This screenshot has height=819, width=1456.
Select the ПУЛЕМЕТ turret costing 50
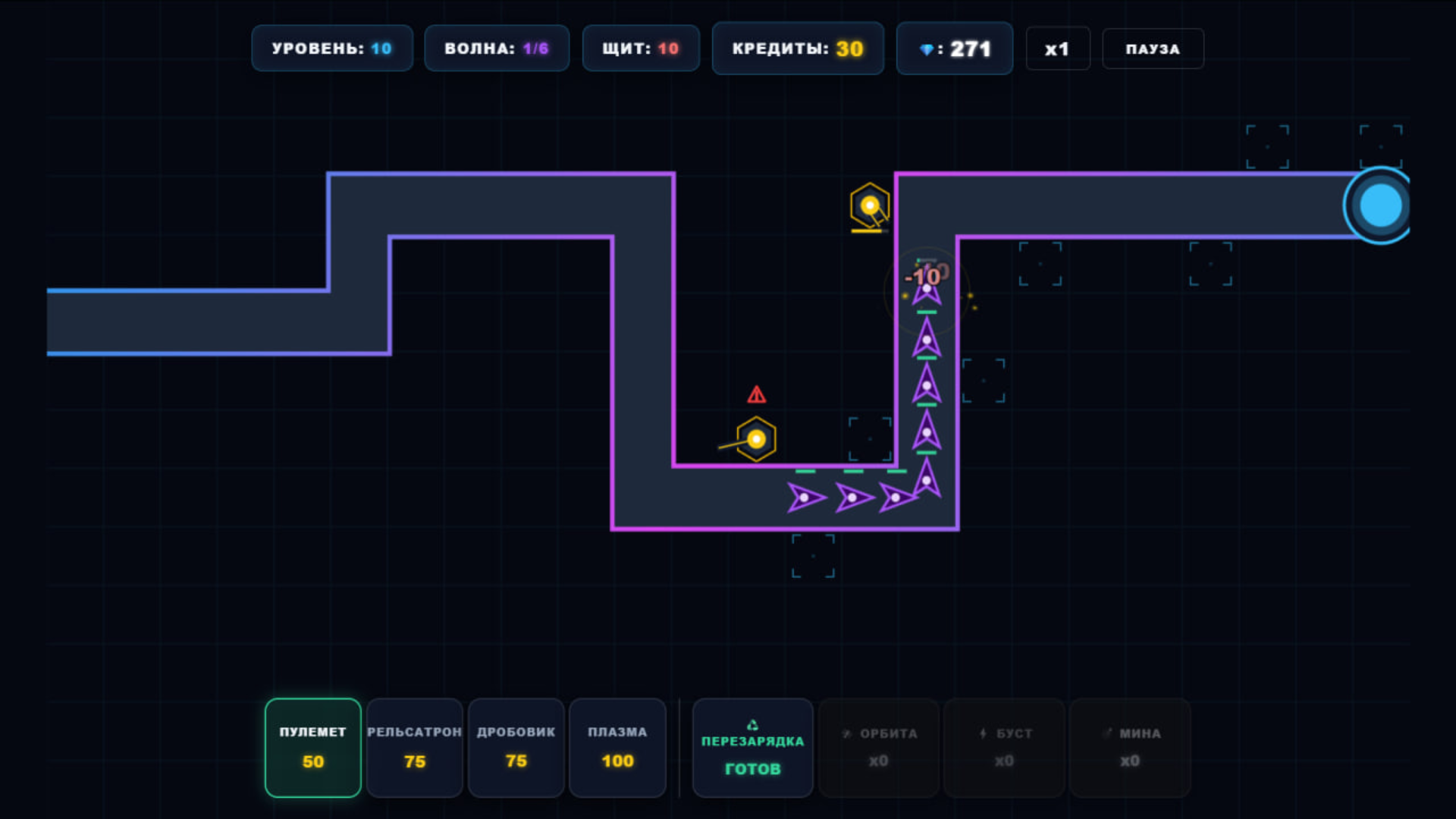pos(312,748)
